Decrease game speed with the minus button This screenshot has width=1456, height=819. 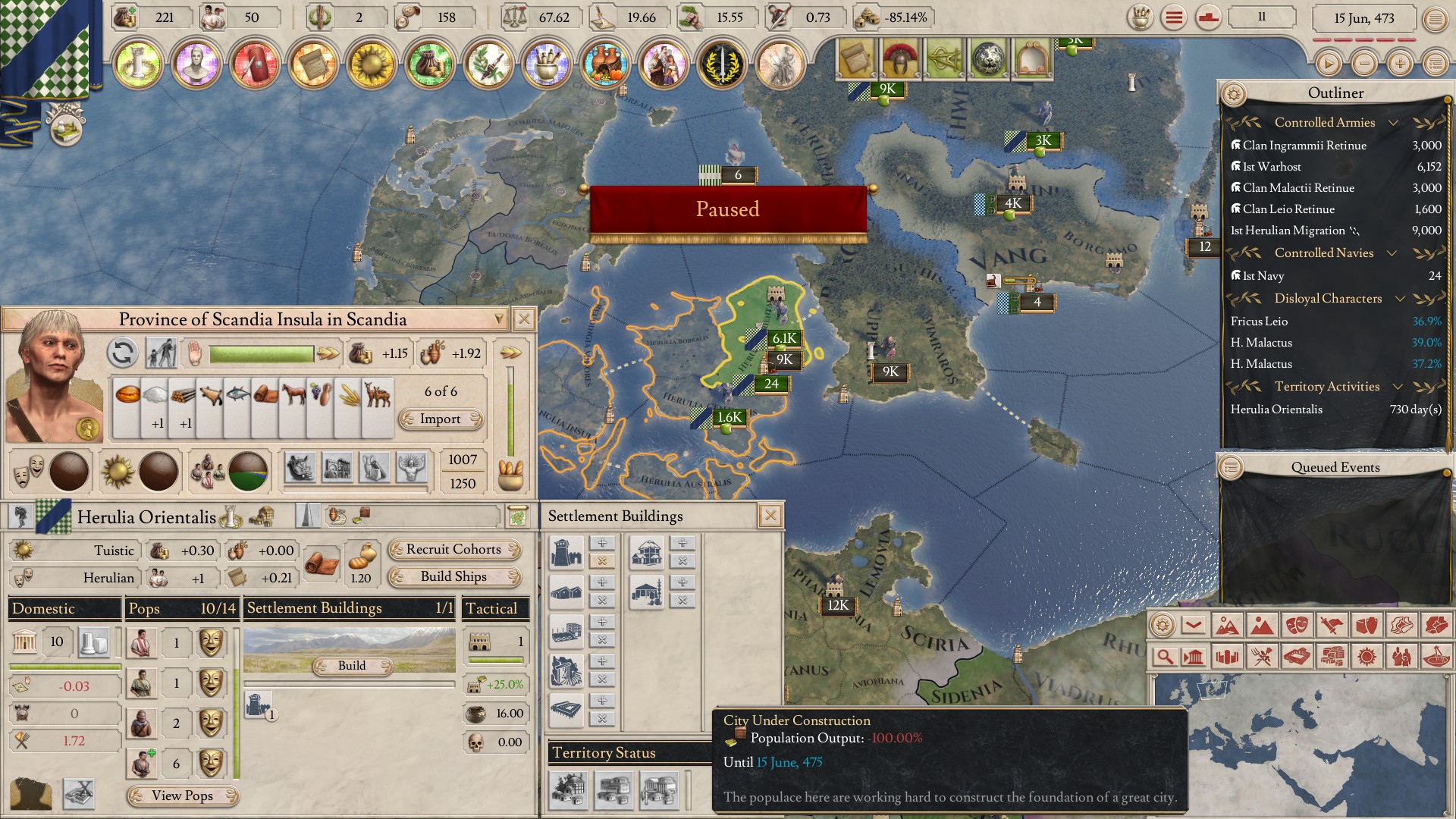1363,64
